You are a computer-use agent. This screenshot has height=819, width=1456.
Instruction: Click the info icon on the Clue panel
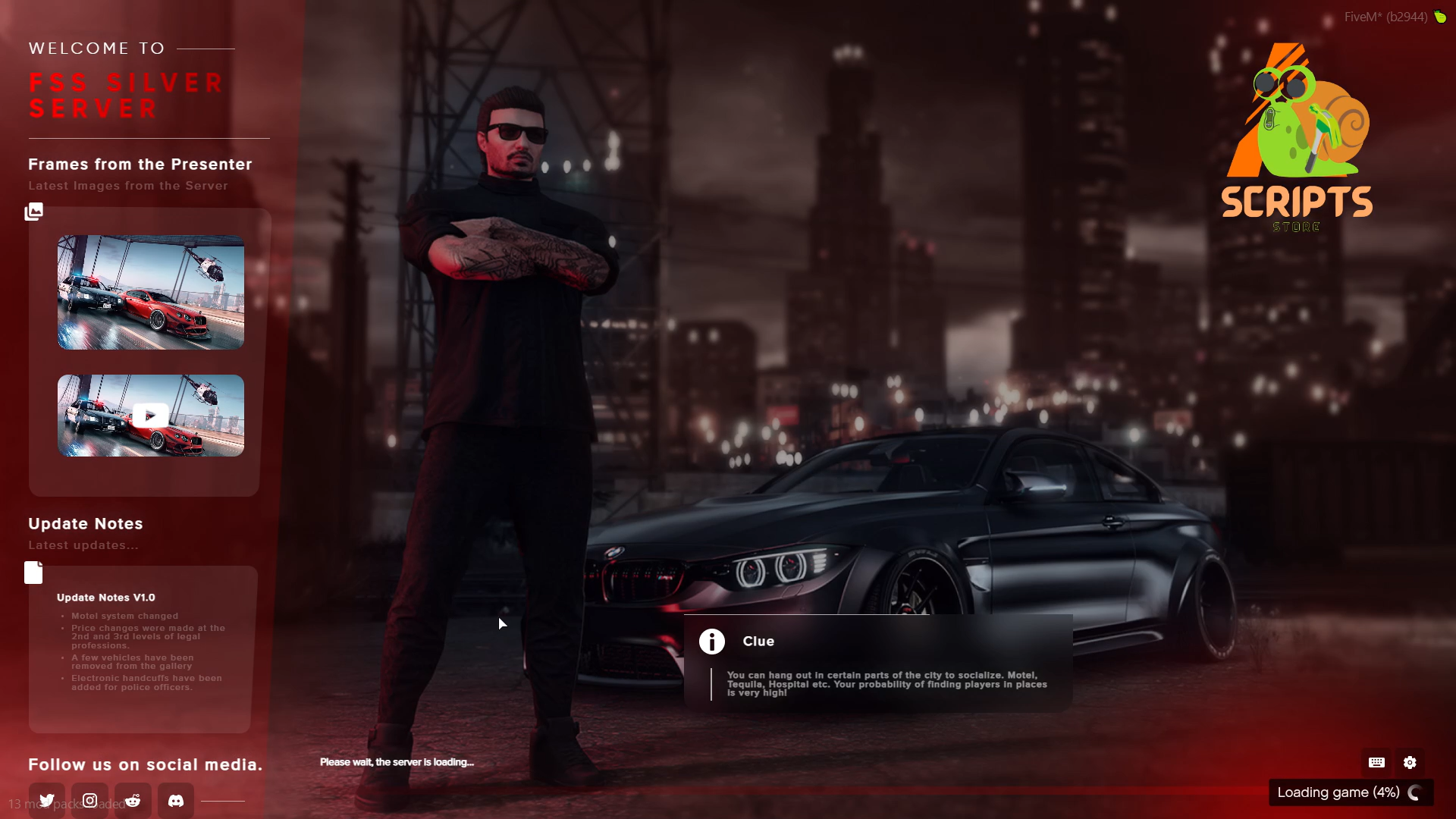711,641
